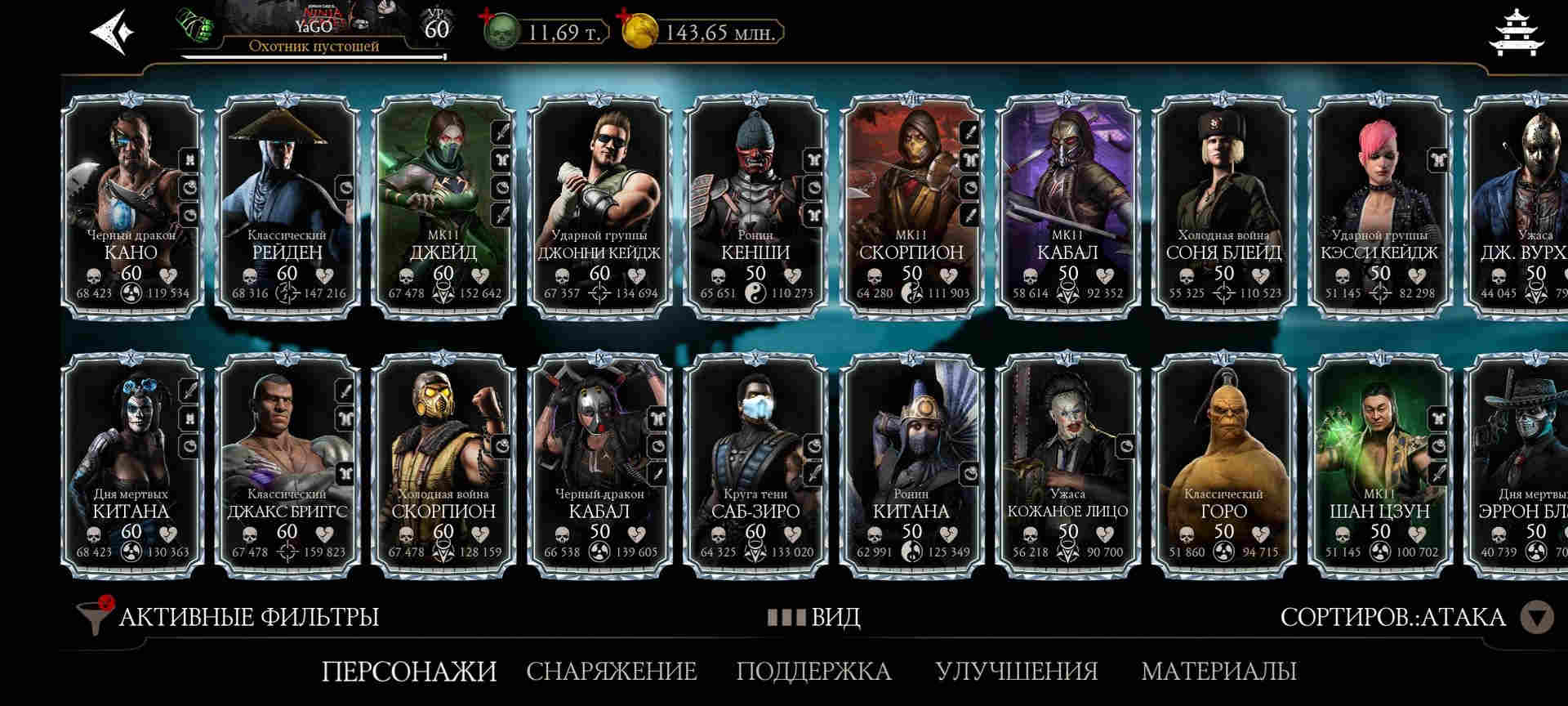The image size is (1568, 706).
Task: Select Strike Force Johnny Cage card
Action: [599, 204]
